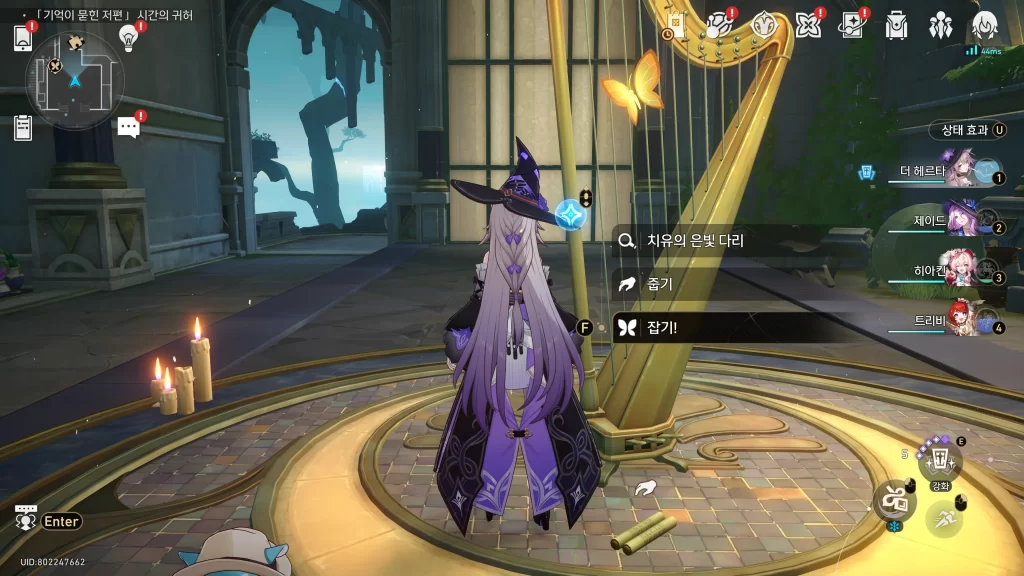Open the chat speech bubble icon
The width and height of the screenshot is (1024, 576).
point(128,127)
